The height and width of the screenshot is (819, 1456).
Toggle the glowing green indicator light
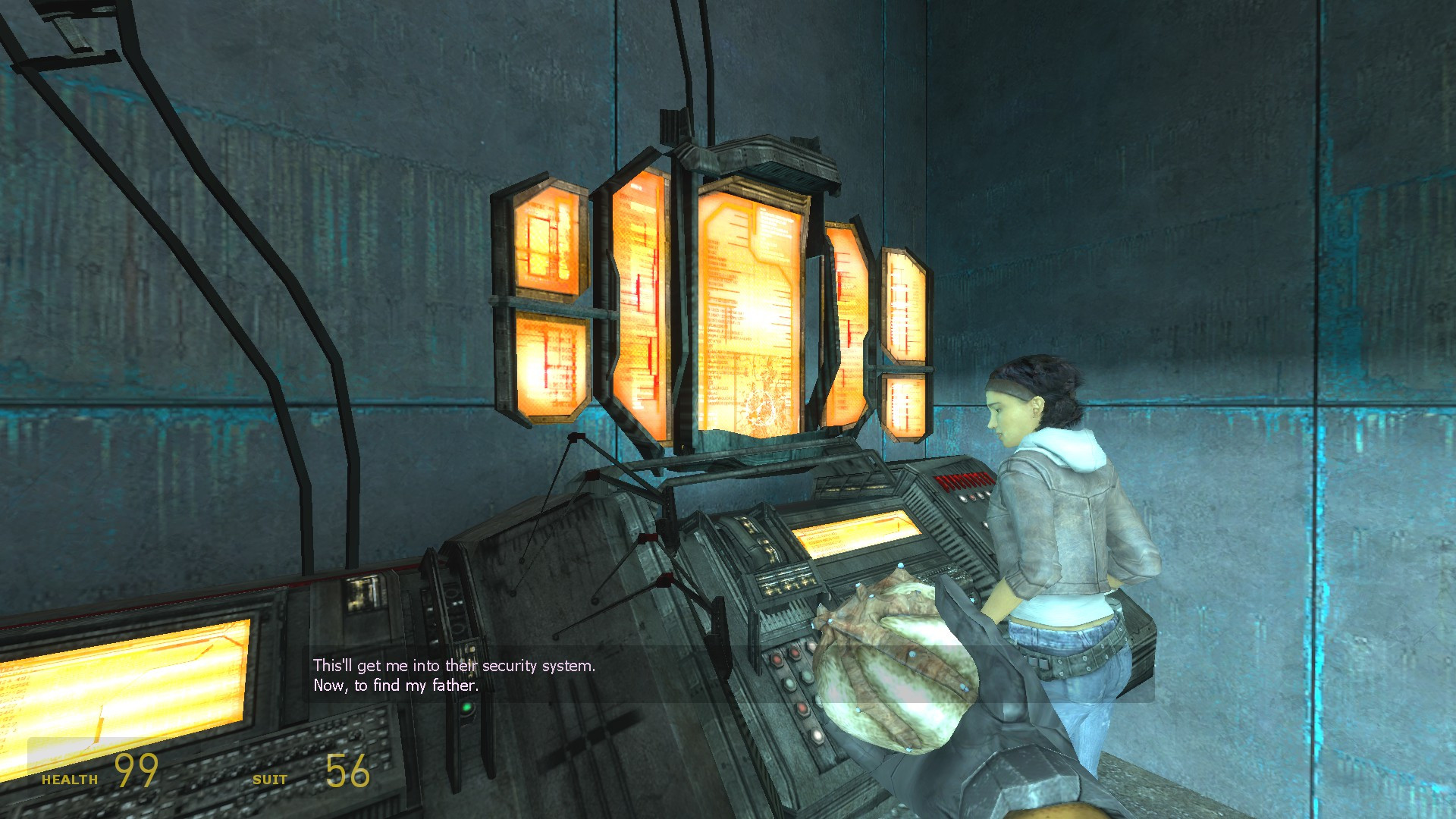click(466, 708)
